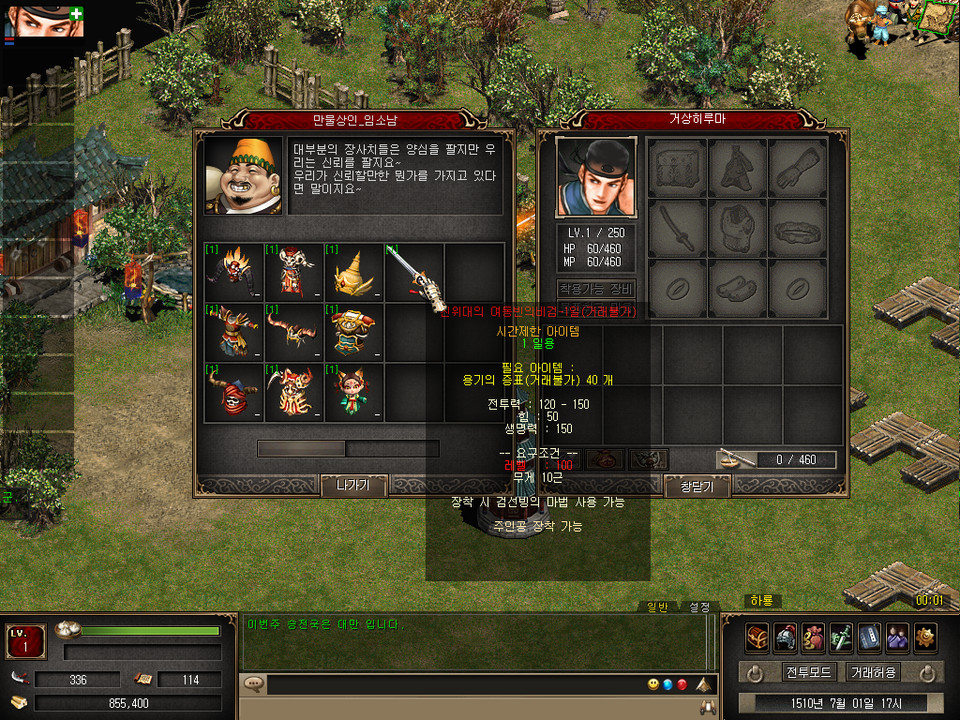The image size is (960, 720).
Task: Pick the red turban skull mask item
Action: (234, 391)
